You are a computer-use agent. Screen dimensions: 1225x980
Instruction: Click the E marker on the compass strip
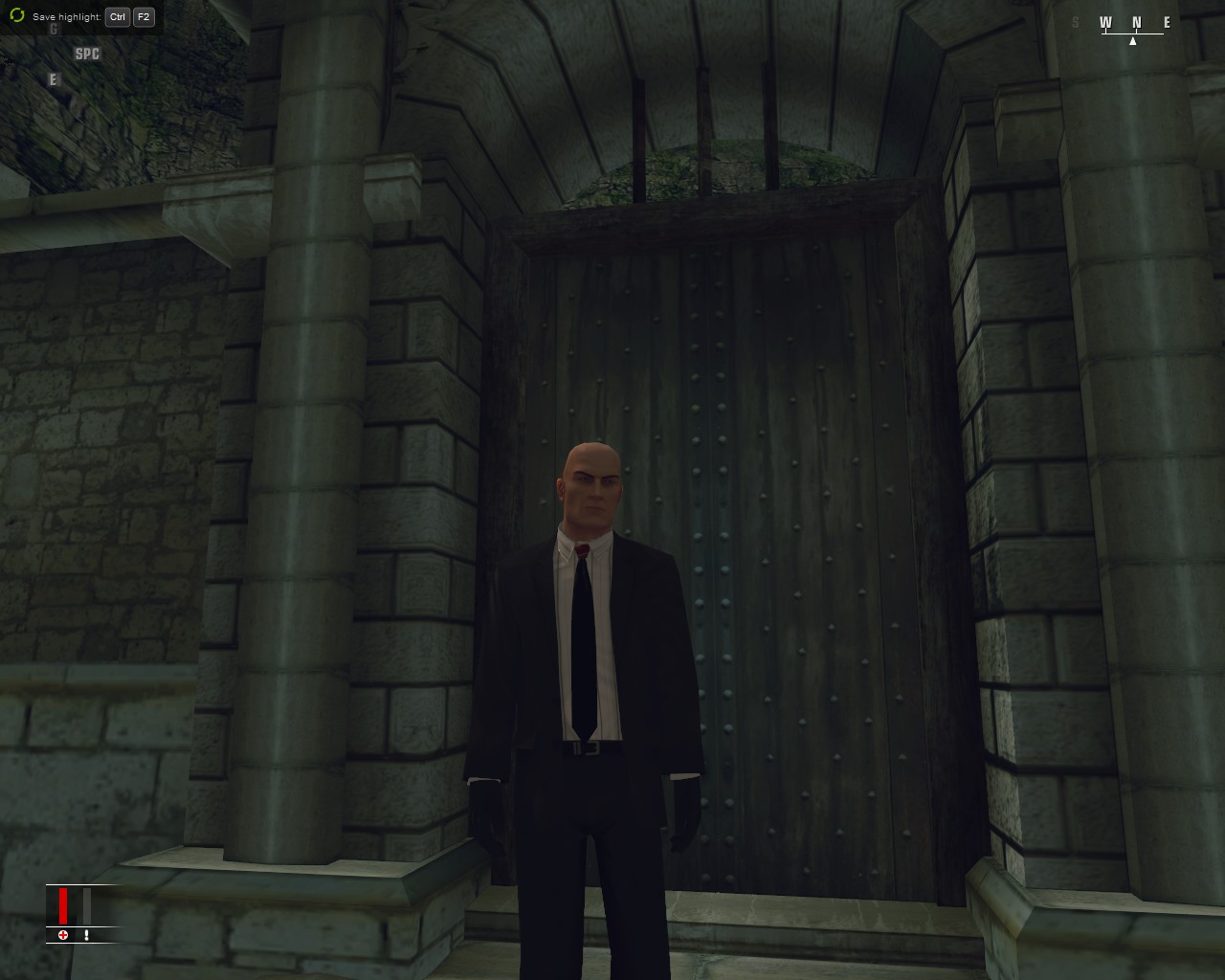click(x=1168, y=21)
